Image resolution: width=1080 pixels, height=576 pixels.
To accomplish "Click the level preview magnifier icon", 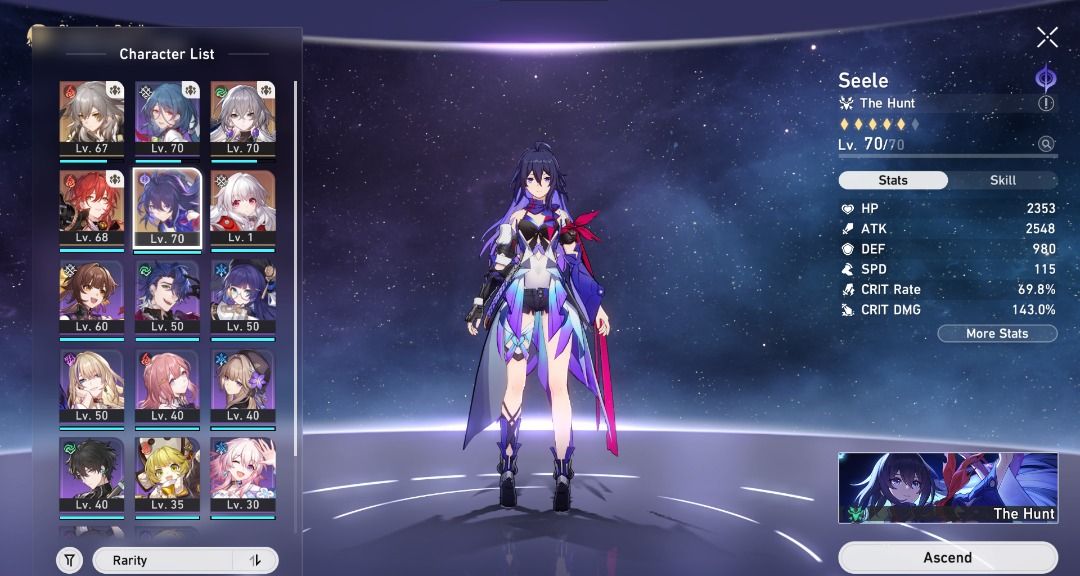I will click(1046, 144).
